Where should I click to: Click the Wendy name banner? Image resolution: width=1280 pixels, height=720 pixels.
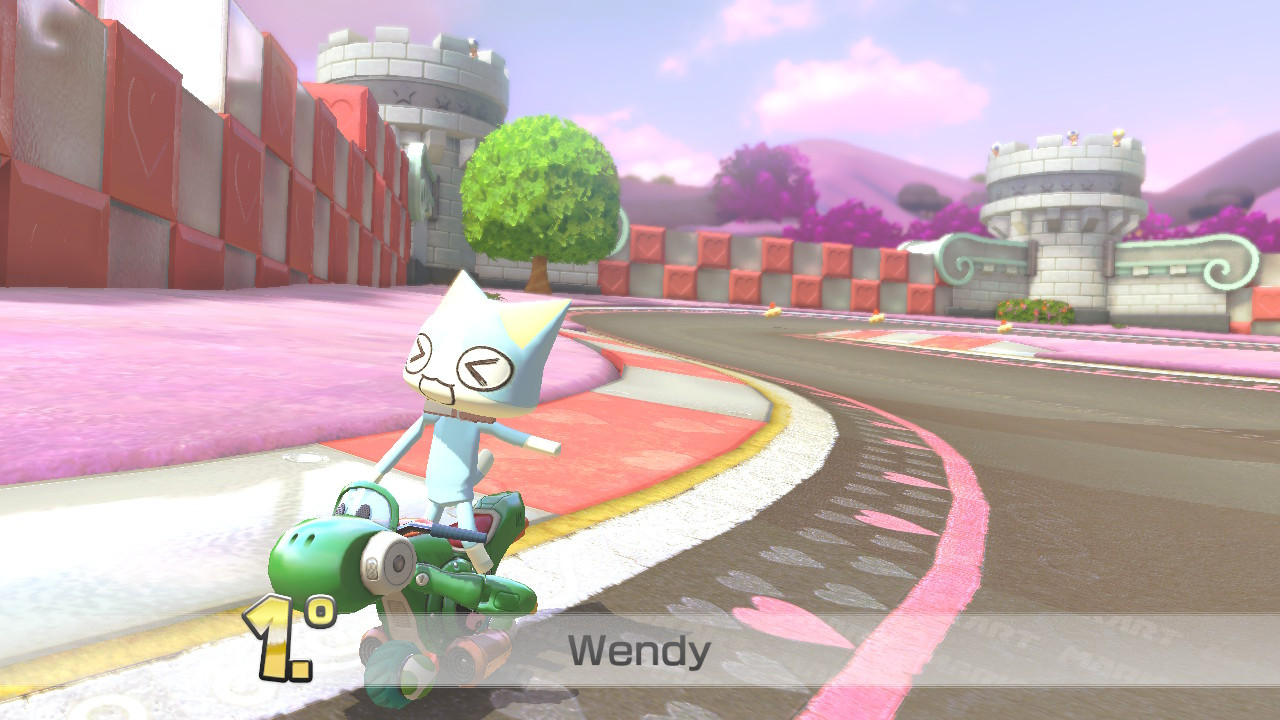pos(640,653)
